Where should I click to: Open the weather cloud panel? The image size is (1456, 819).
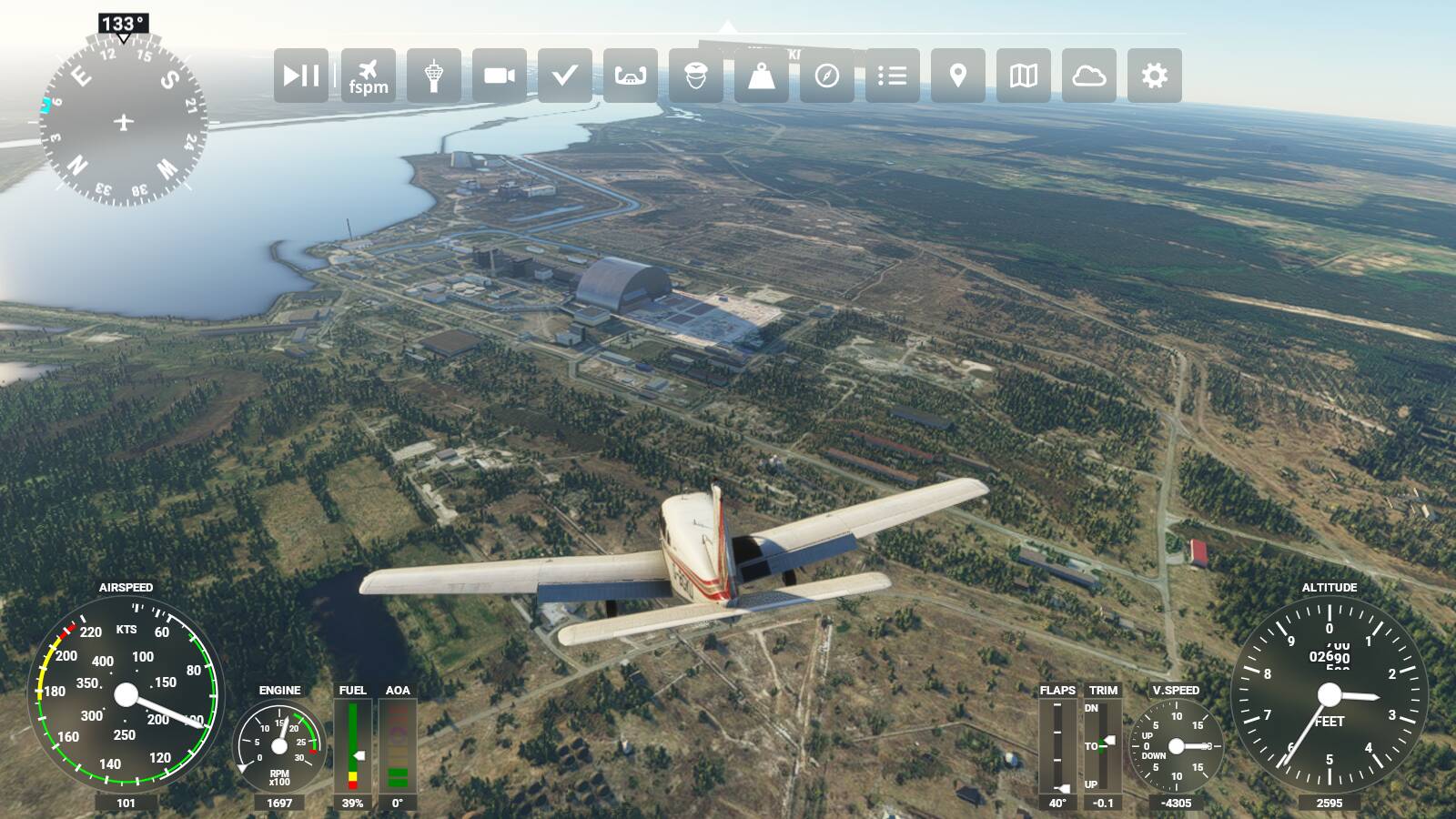pyautogui.click(x=1089, y=76)
